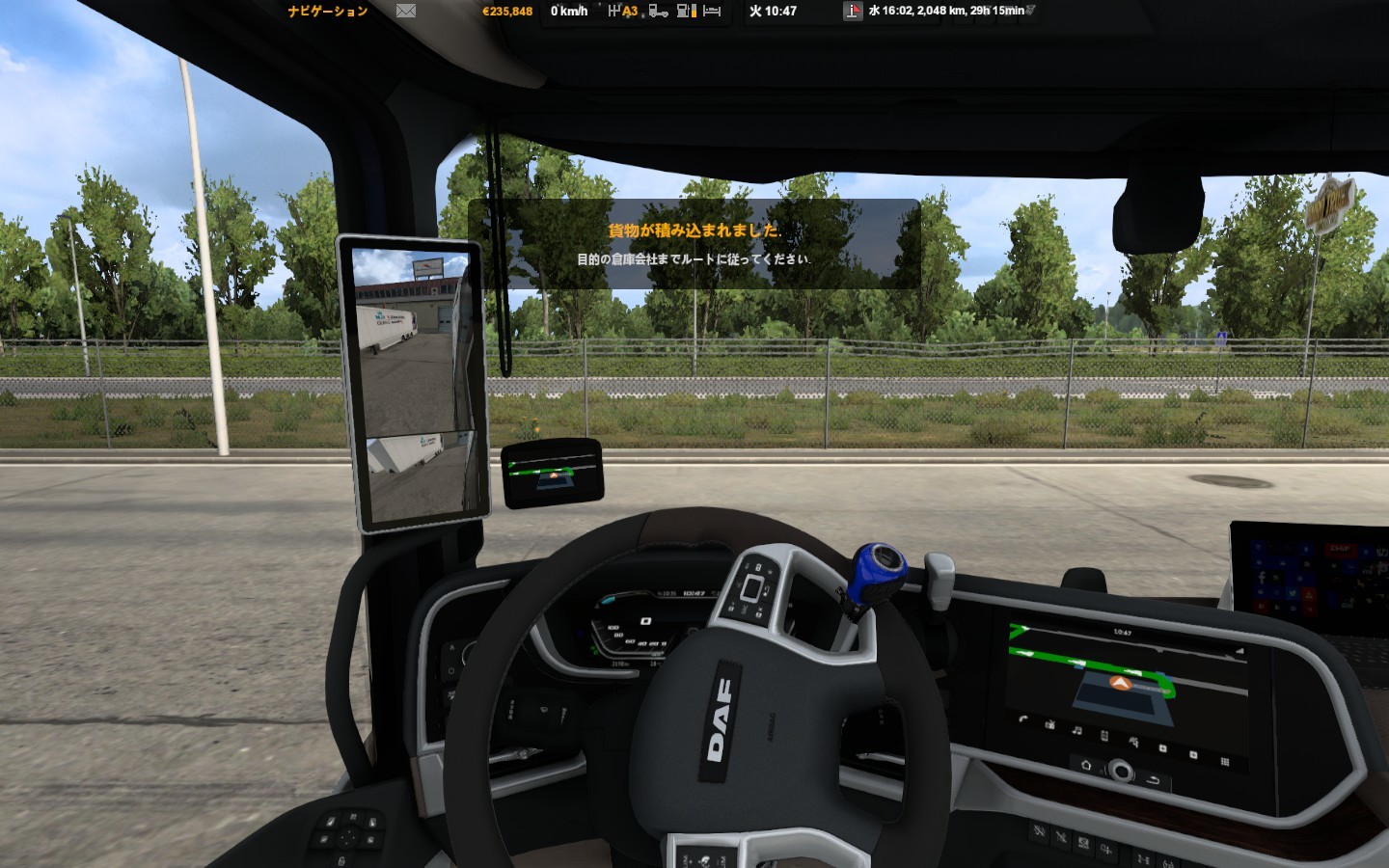The width and height of the screenshot is (1389, 868).
Task: Open the ナビゲーション navigation label
Action: (328, 12)
